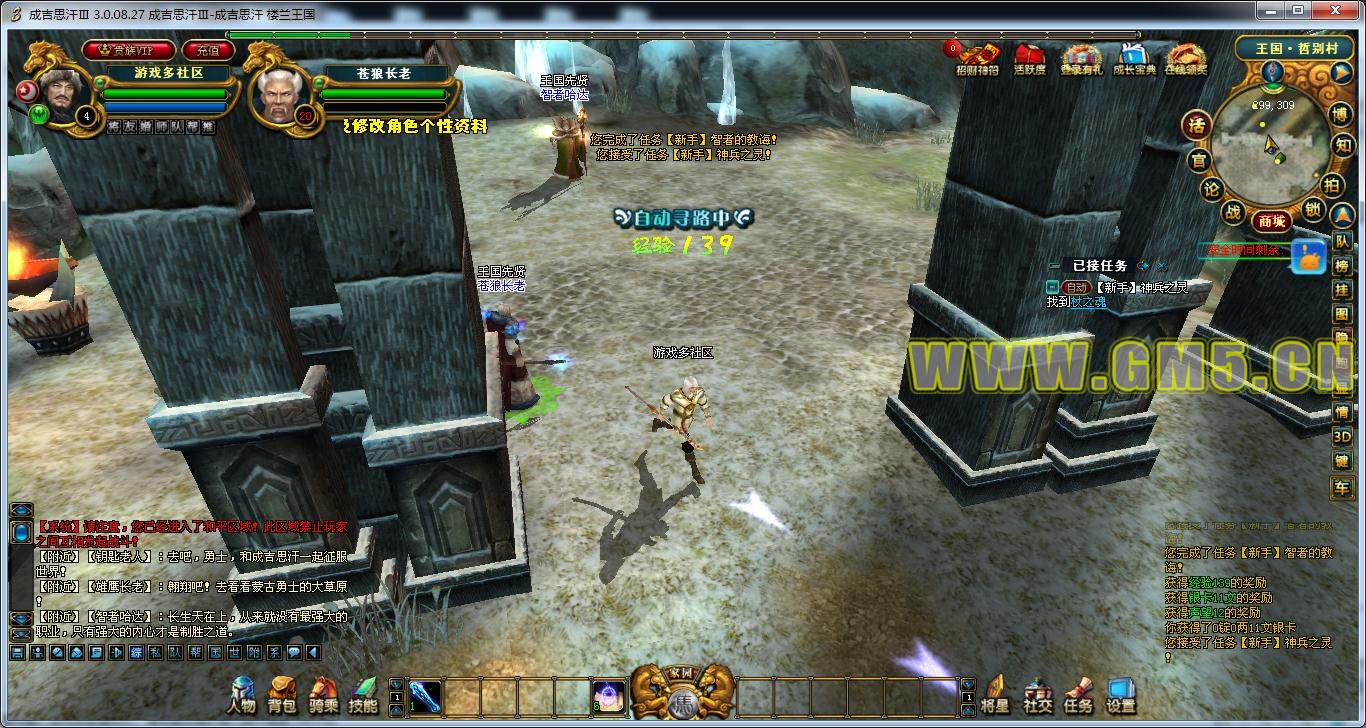Click the 自动 auto-path quest button

coord(1075,287)
